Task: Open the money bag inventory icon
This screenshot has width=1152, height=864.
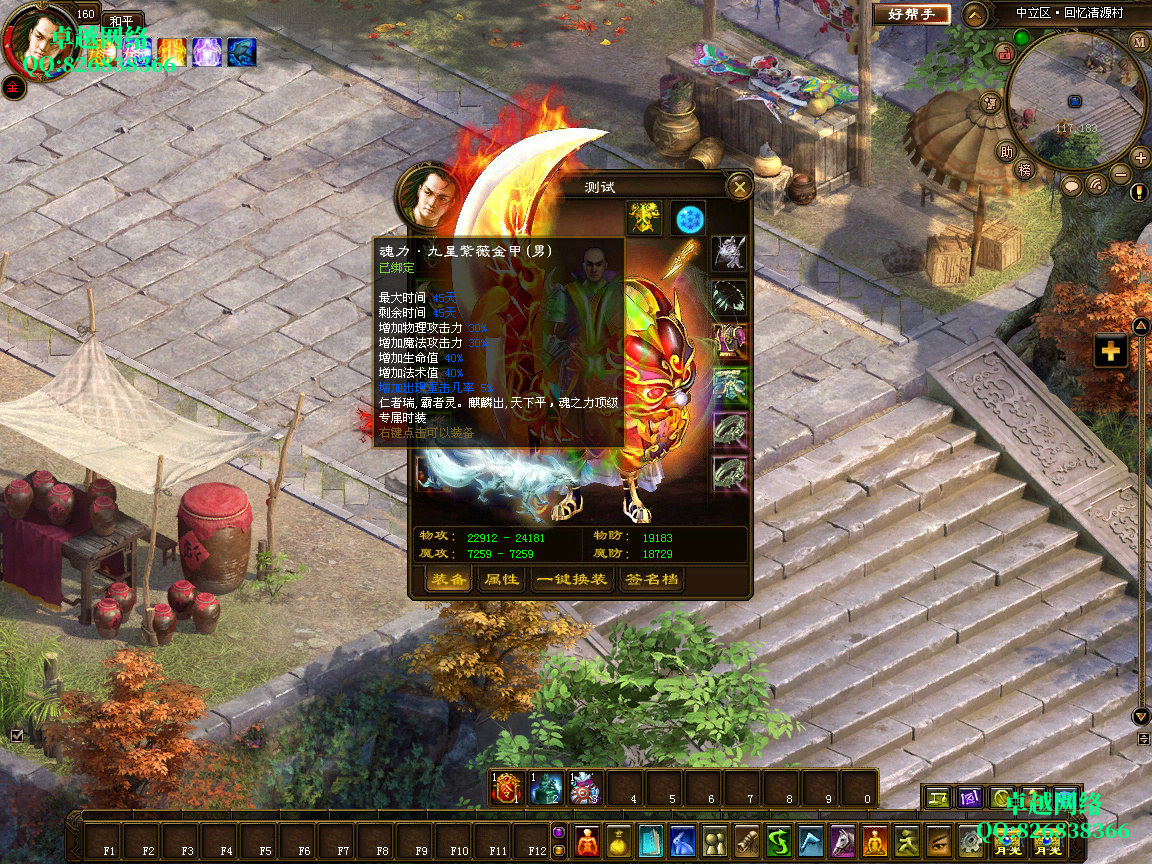Action: (618, 841)
